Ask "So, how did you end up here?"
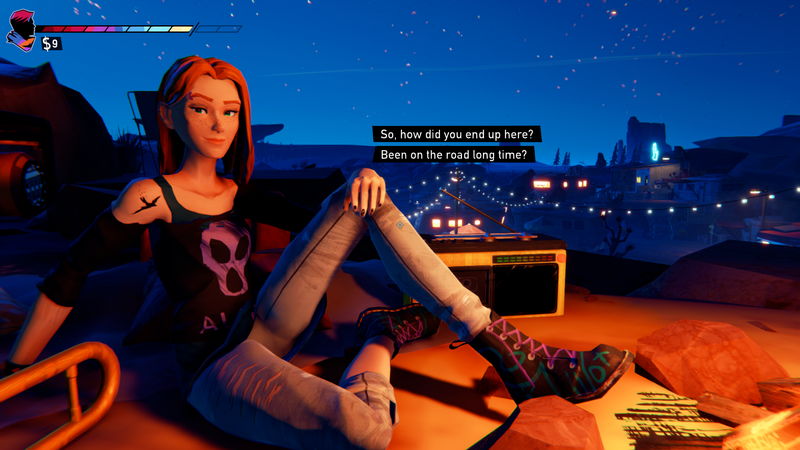800x450 pixels. (457, 134)
